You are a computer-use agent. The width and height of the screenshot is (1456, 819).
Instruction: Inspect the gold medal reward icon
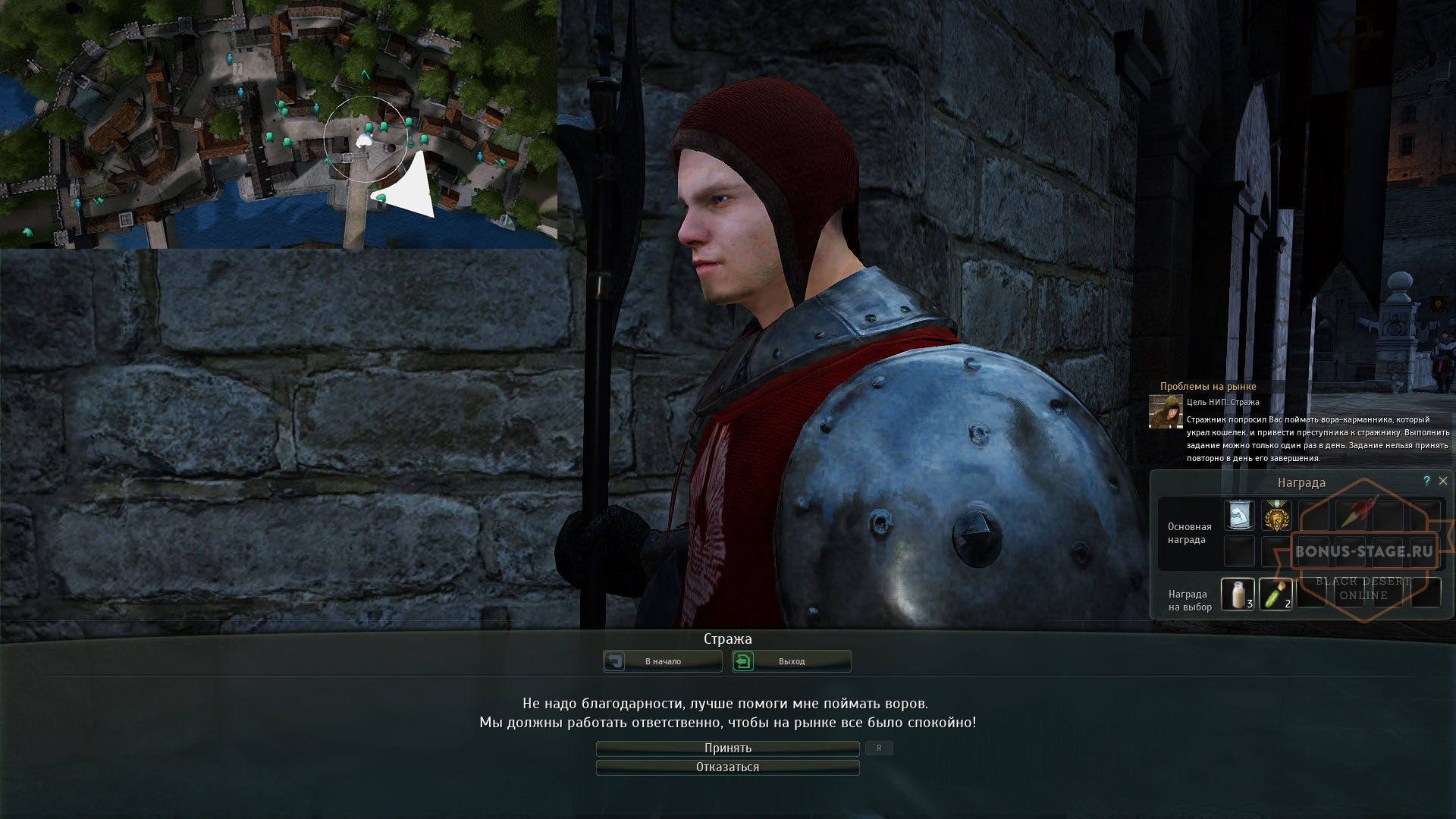click(1277, 515)
